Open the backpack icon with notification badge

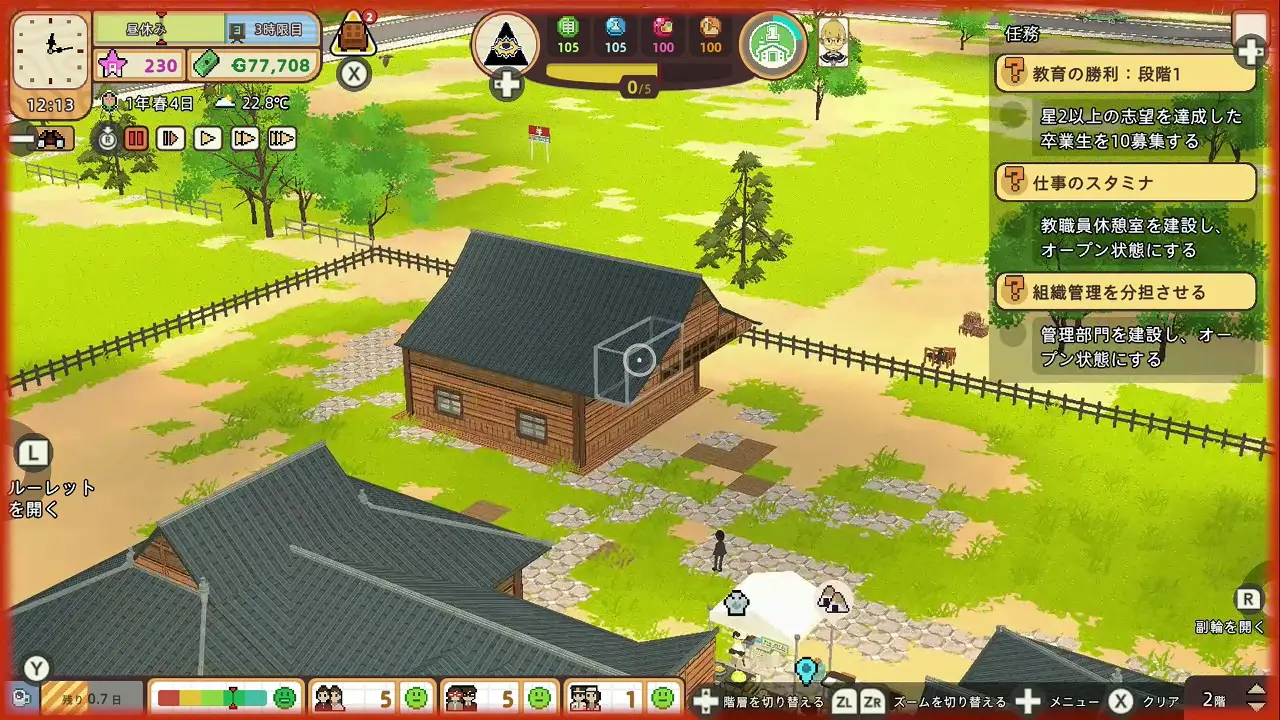[352, 34]
